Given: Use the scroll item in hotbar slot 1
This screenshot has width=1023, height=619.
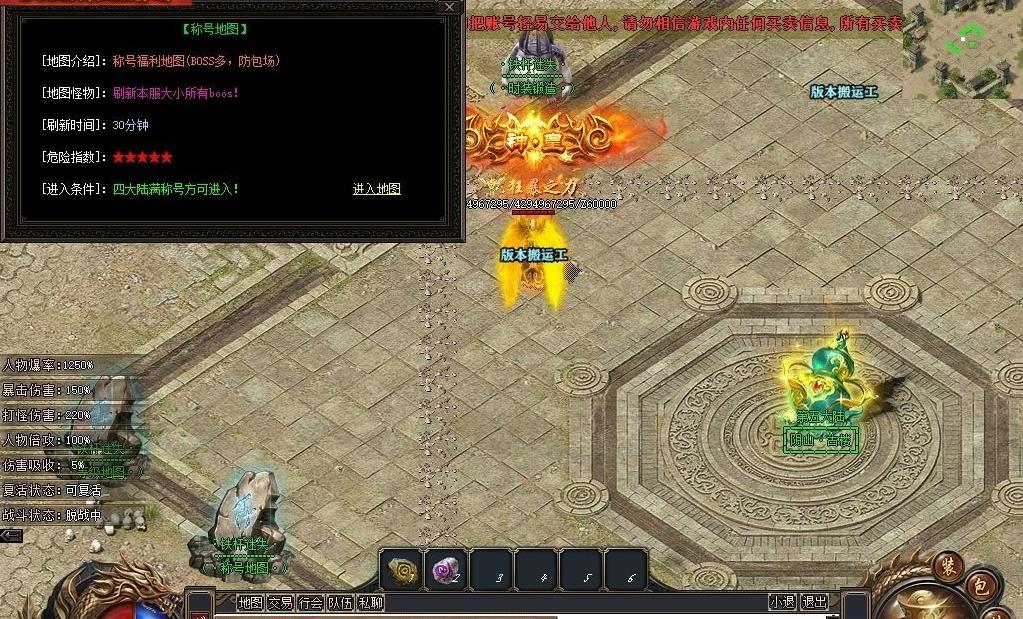Looking at the screenshot, I should [401, 569].
